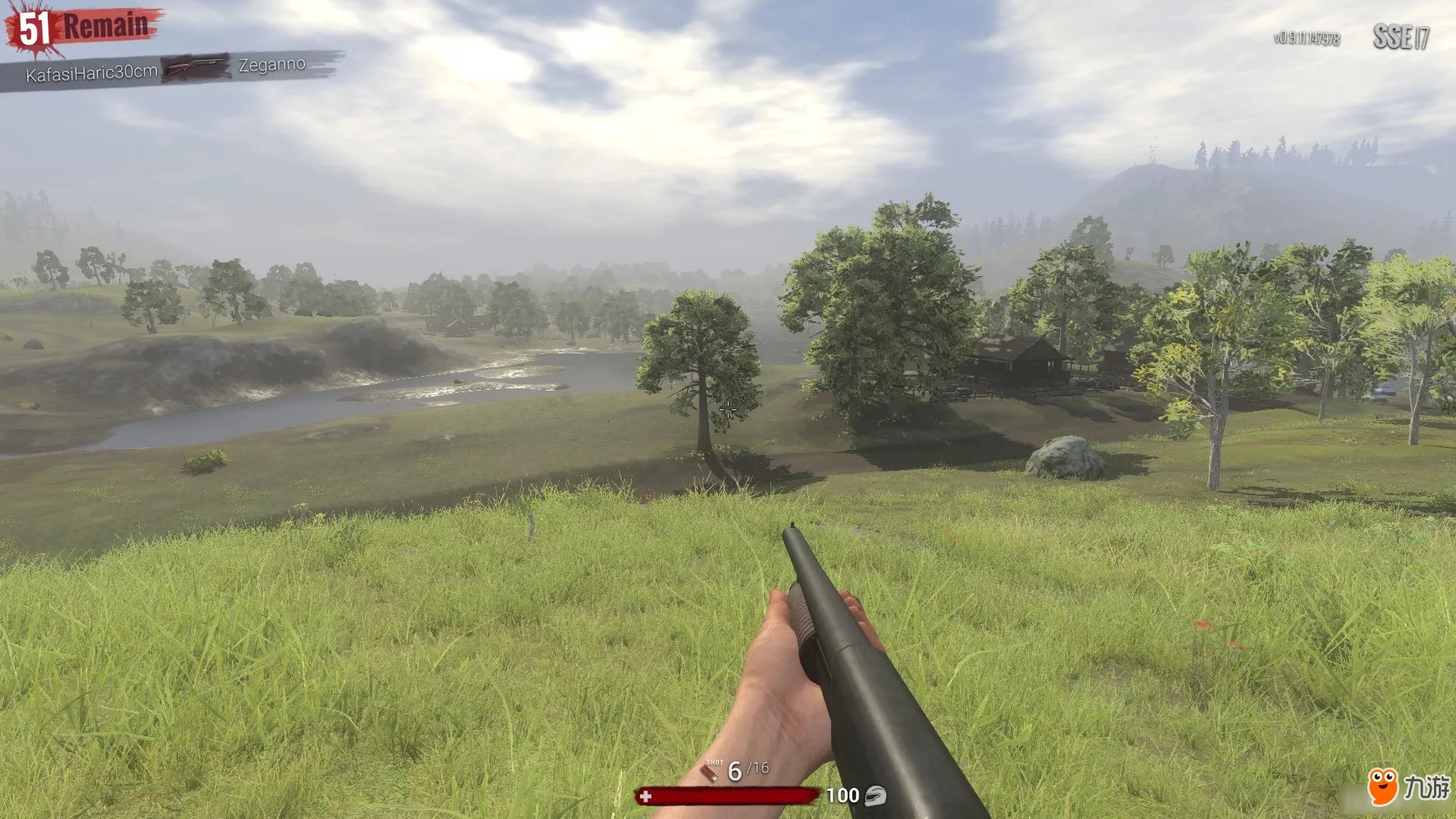Click the shotgun shell ammo icon
This screenshot has width=1456, height=819.
709,771
